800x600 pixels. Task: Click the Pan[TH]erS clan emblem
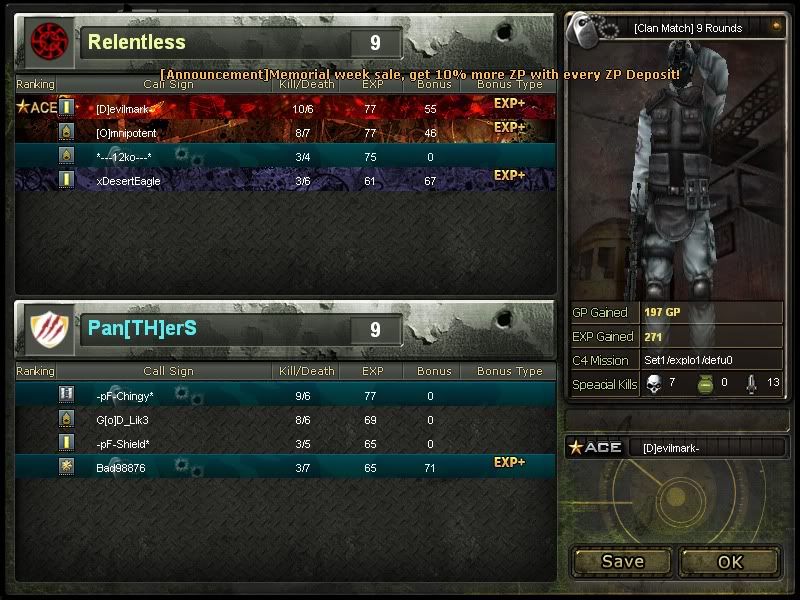pos(47,329)
